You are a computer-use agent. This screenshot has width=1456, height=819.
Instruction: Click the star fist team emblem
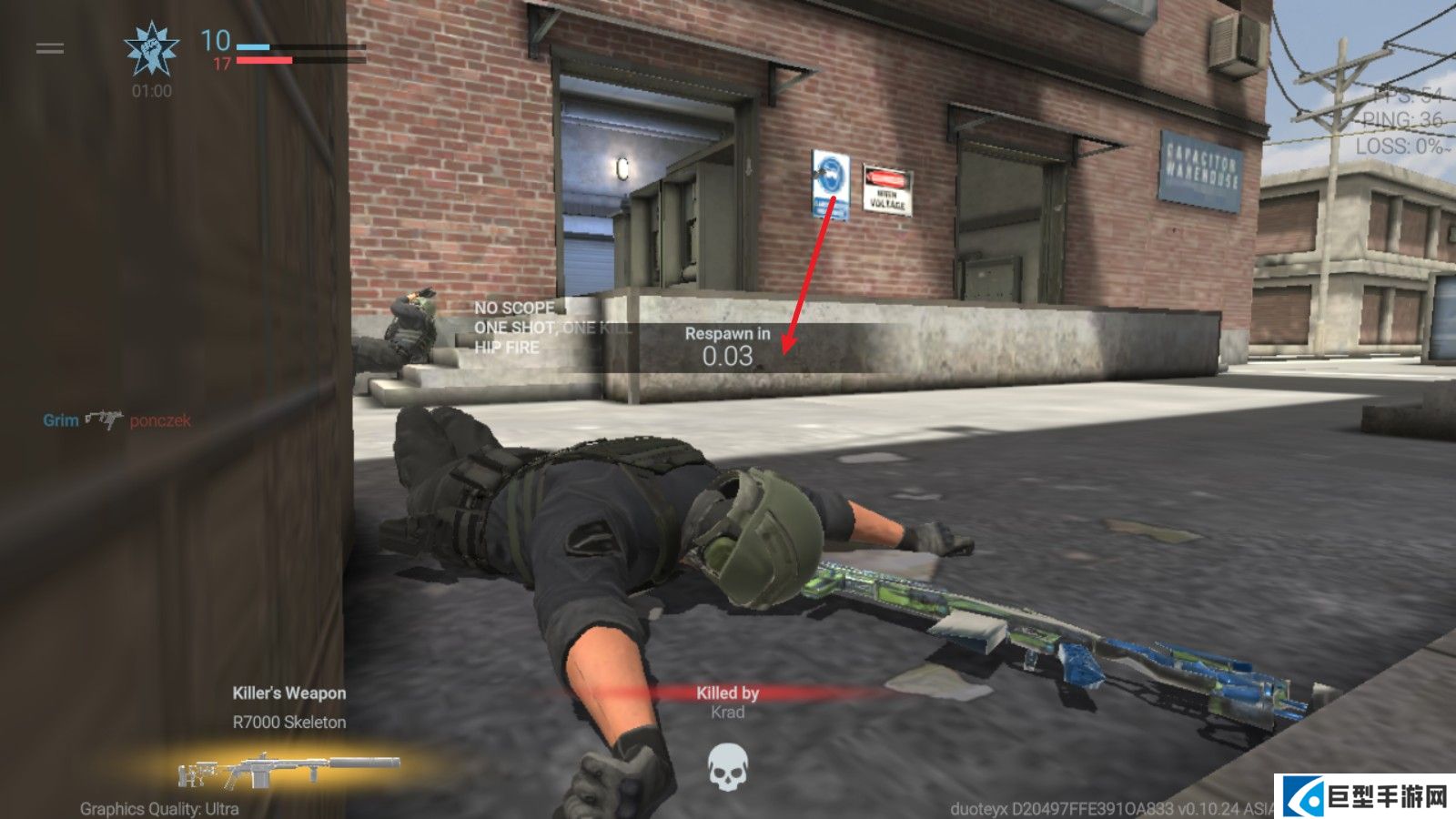tap(151, 50)
